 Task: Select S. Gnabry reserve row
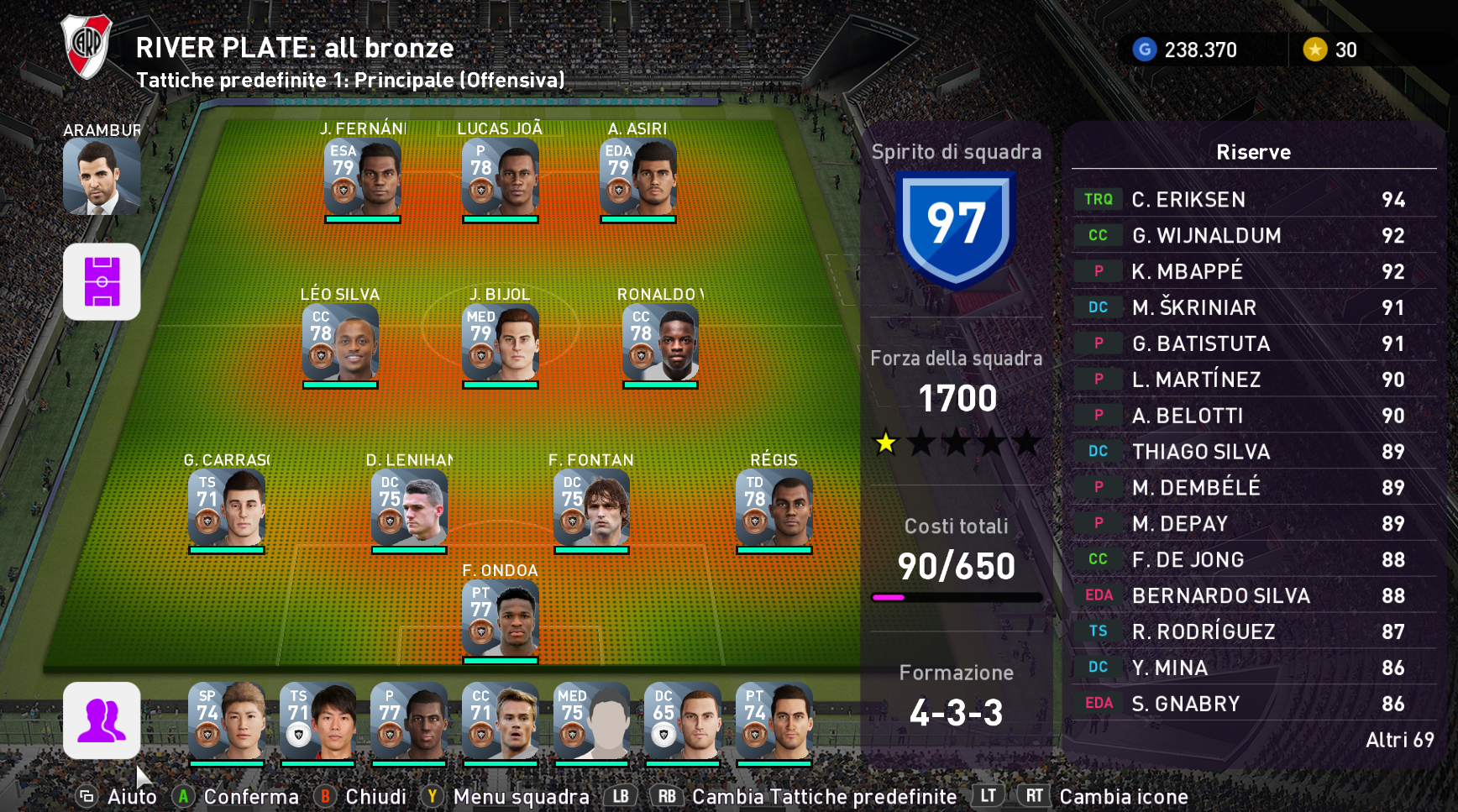pos(1253,704)
